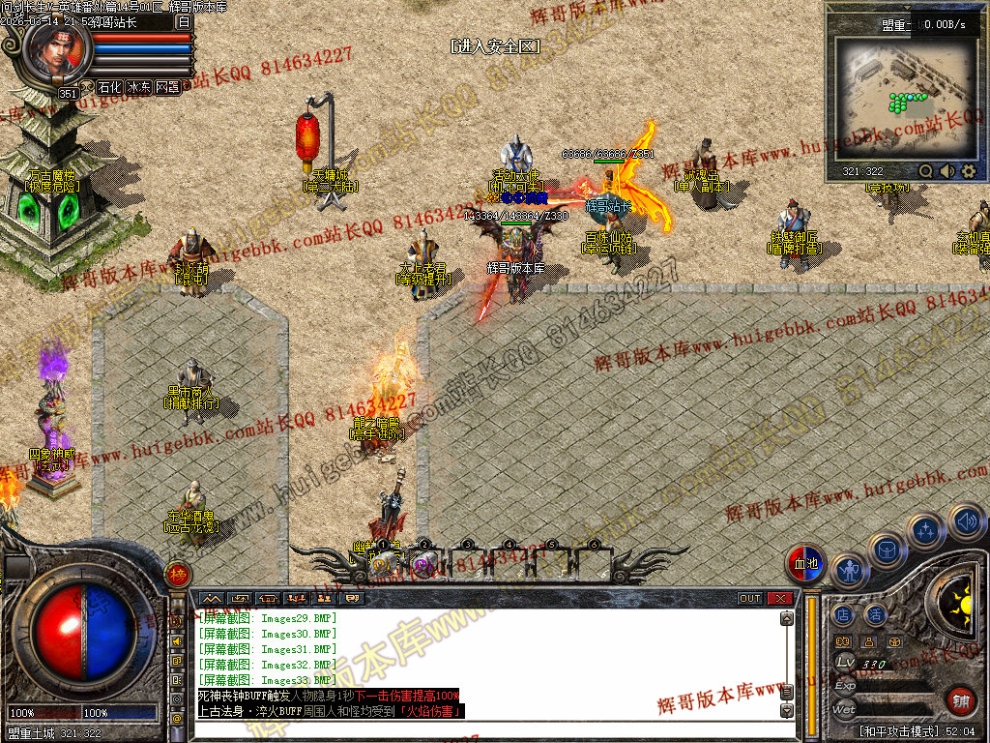Open minimap gear settings icon
The height and width of the screenshot is (743, 990).
pyautogui.click(x=968, y=171)
